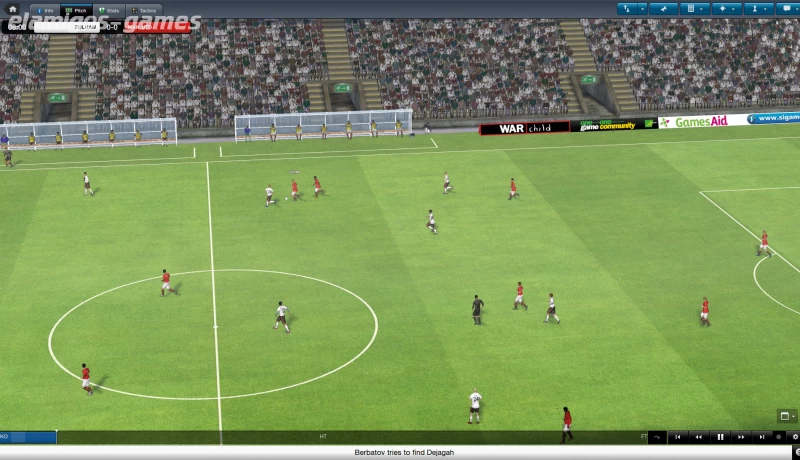The width and height of the screenshot is (800, 460).
Task: Open the window layout dropdown above playback controls
Action: click(x=786, y=416)
